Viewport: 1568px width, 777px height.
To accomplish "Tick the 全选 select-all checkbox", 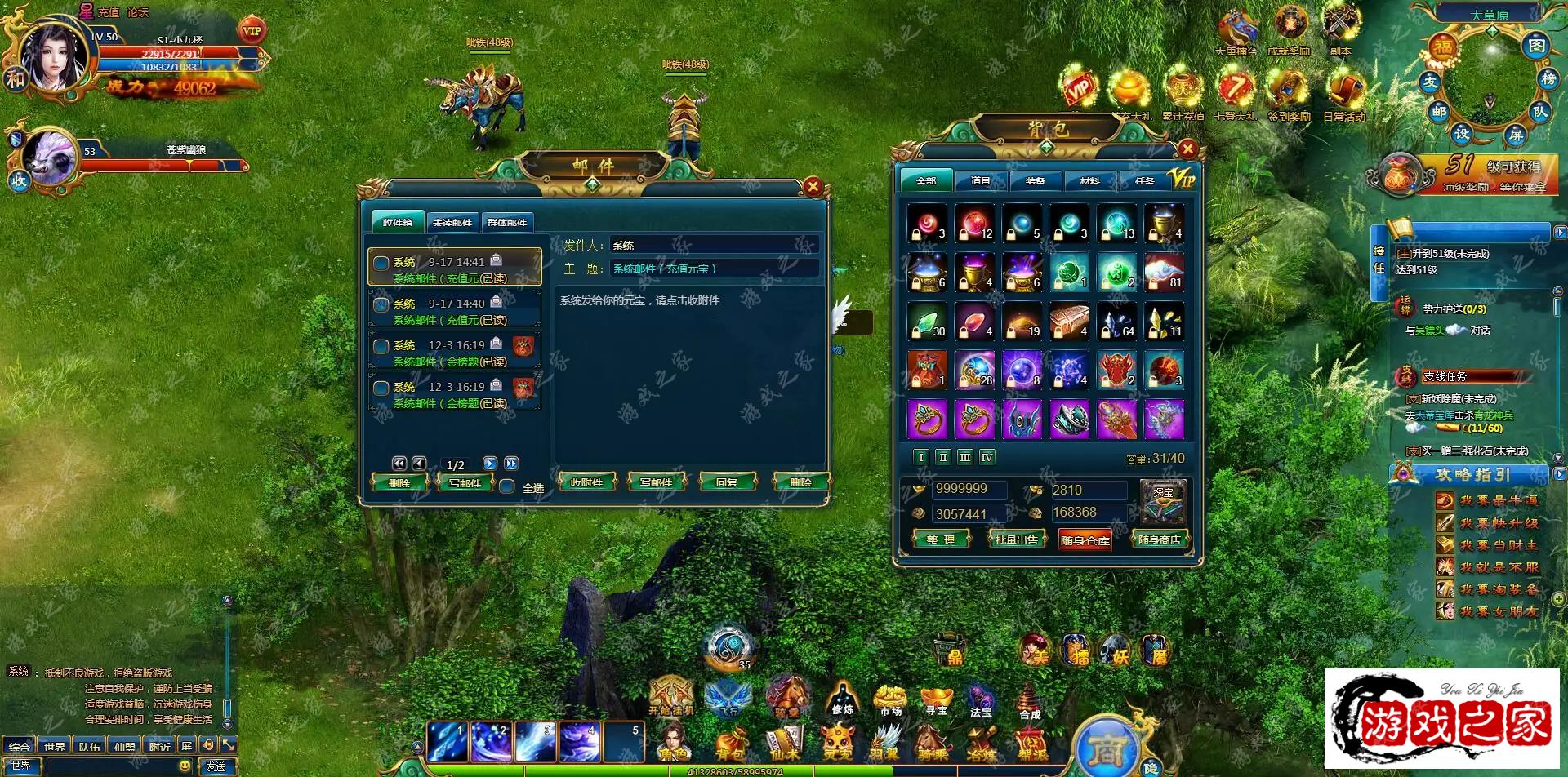I will (x=507, y=487).
